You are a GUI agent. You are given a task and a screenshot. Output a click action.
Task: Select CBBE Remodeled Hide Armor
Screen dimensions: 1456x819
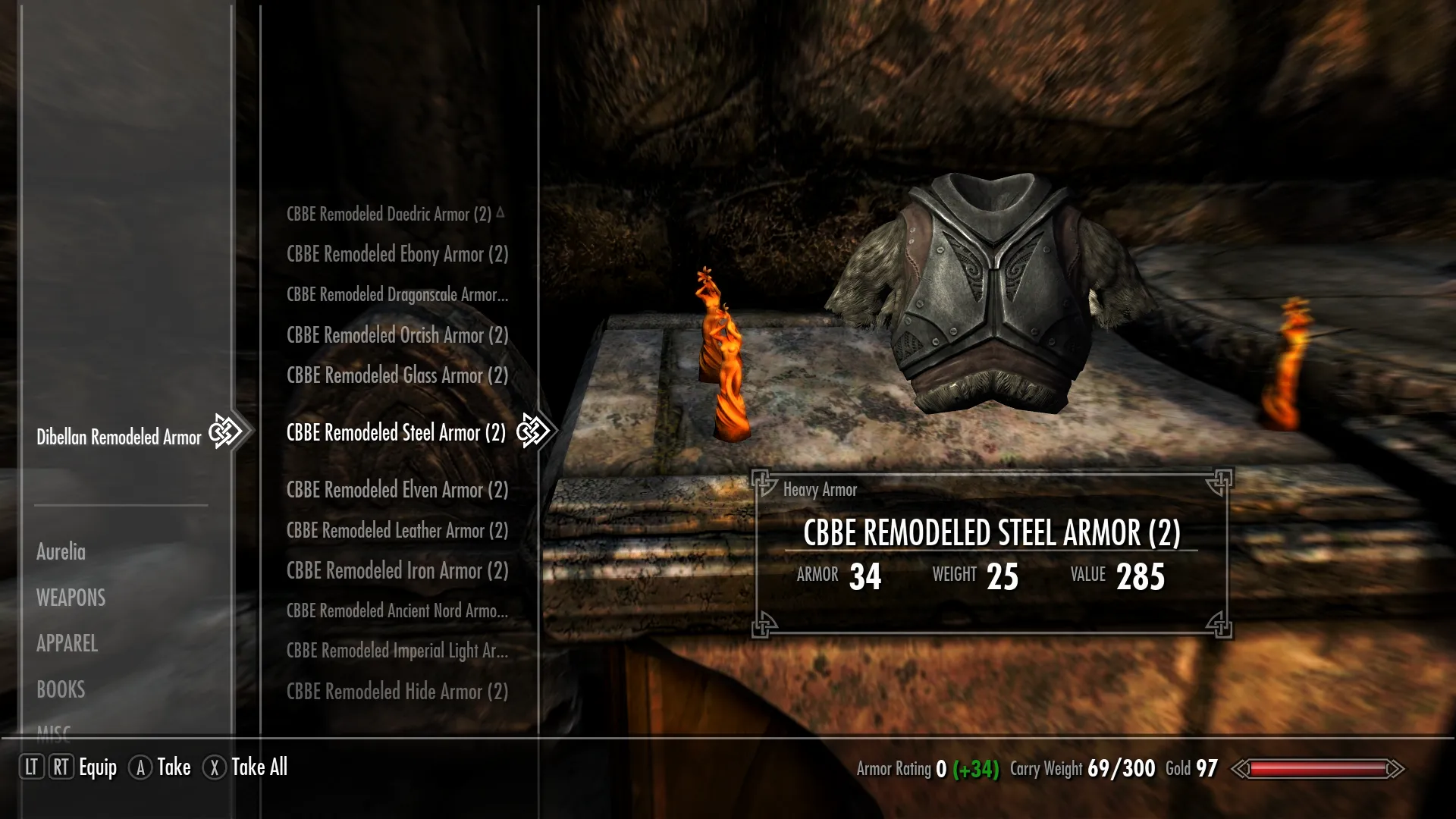[397, 692]
